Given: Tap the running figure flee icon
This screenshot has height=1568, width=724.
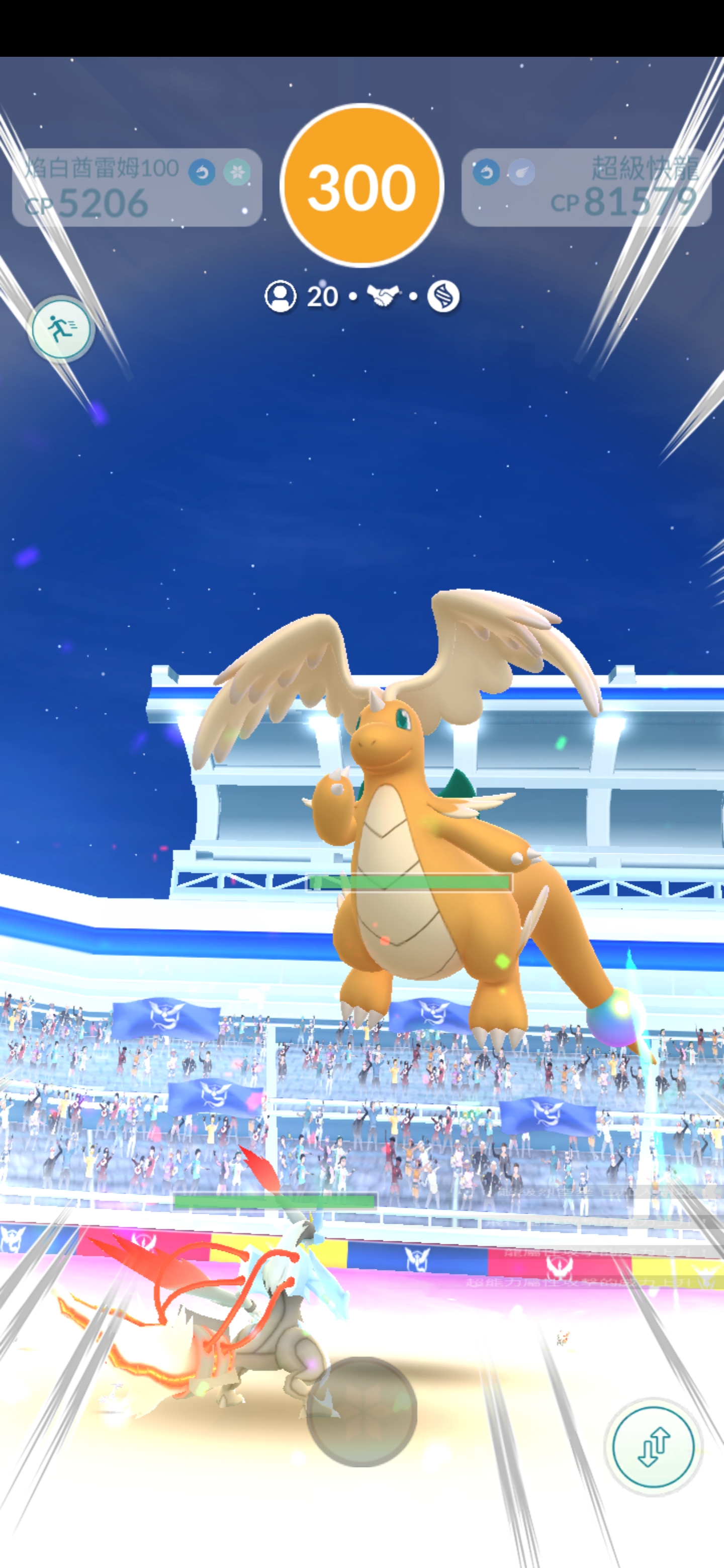Looking at the screenshot, I should [62, 328].
